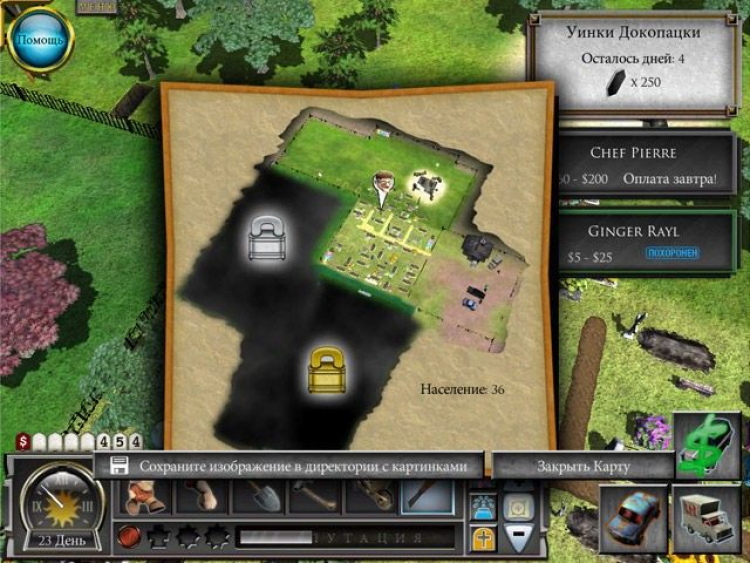Image resolution: width=750 pixels, height=563 pixels.
Task: Open the Уинки Докопацки objective panel
Action: [x=641, y=62]
